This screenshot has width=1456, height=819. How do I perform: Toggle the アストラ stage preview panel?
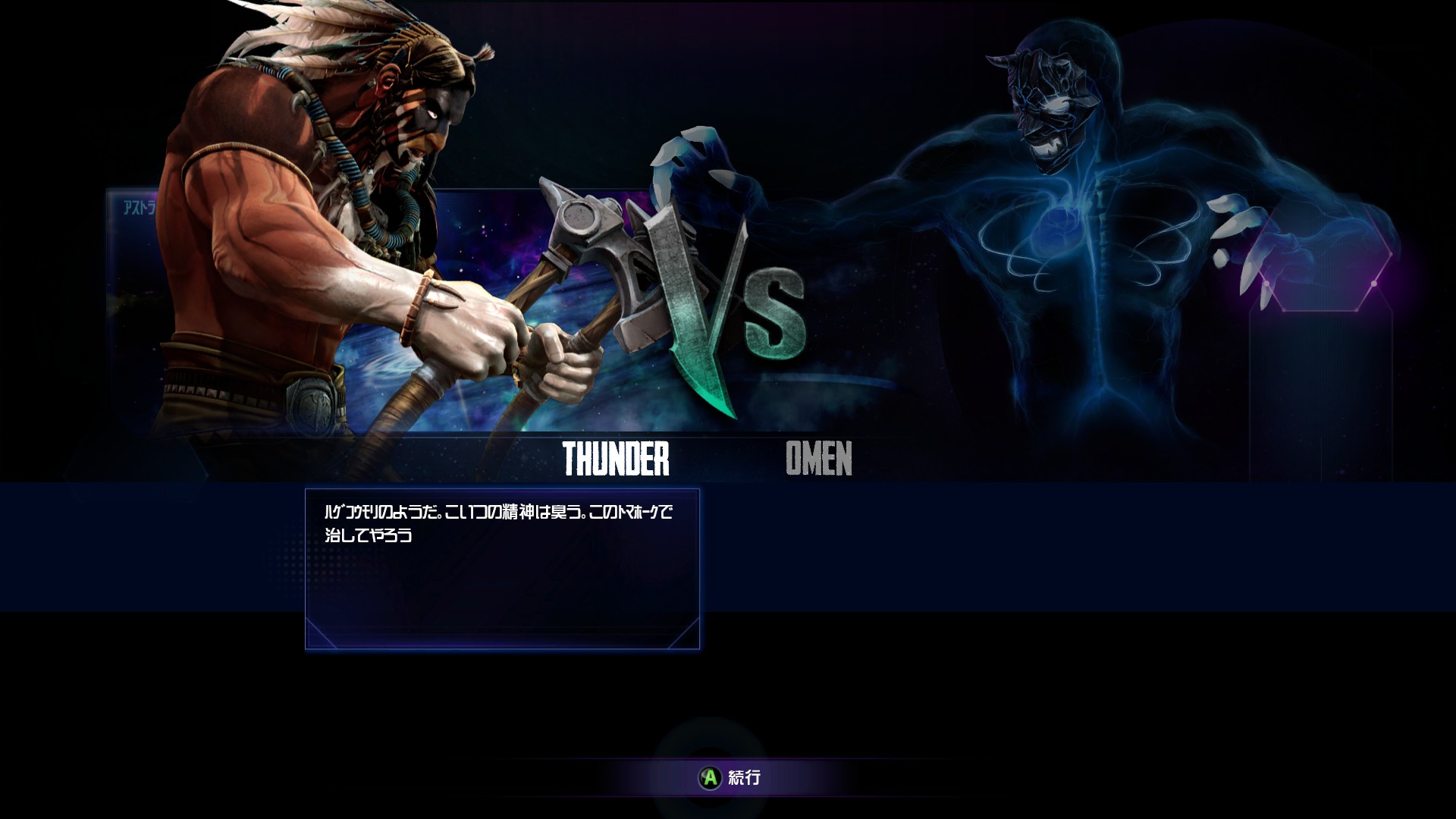coord(136,205)
